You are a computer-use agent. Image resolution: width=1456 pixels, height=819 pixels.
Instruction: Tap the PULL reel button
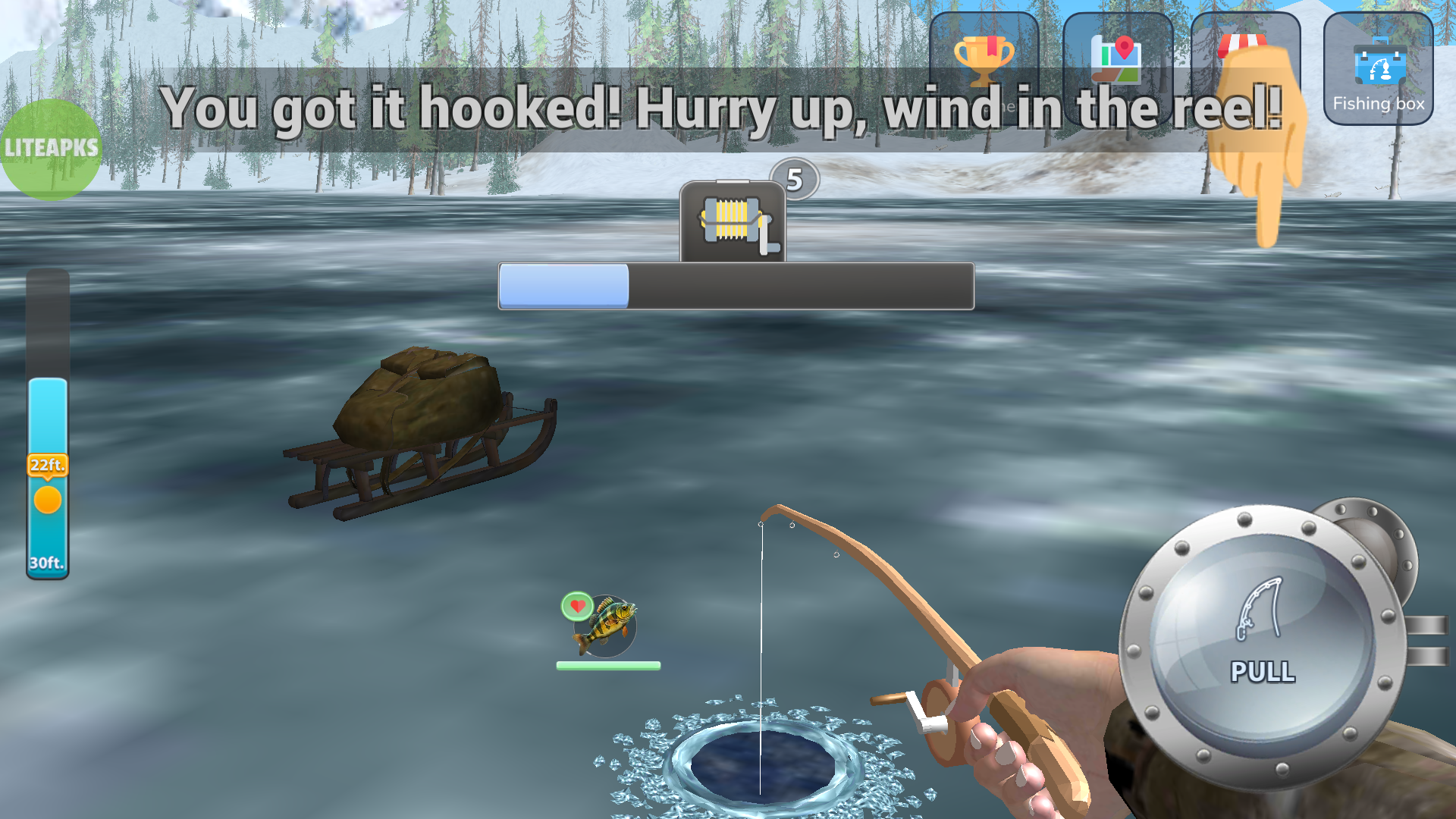point(1262,644)
